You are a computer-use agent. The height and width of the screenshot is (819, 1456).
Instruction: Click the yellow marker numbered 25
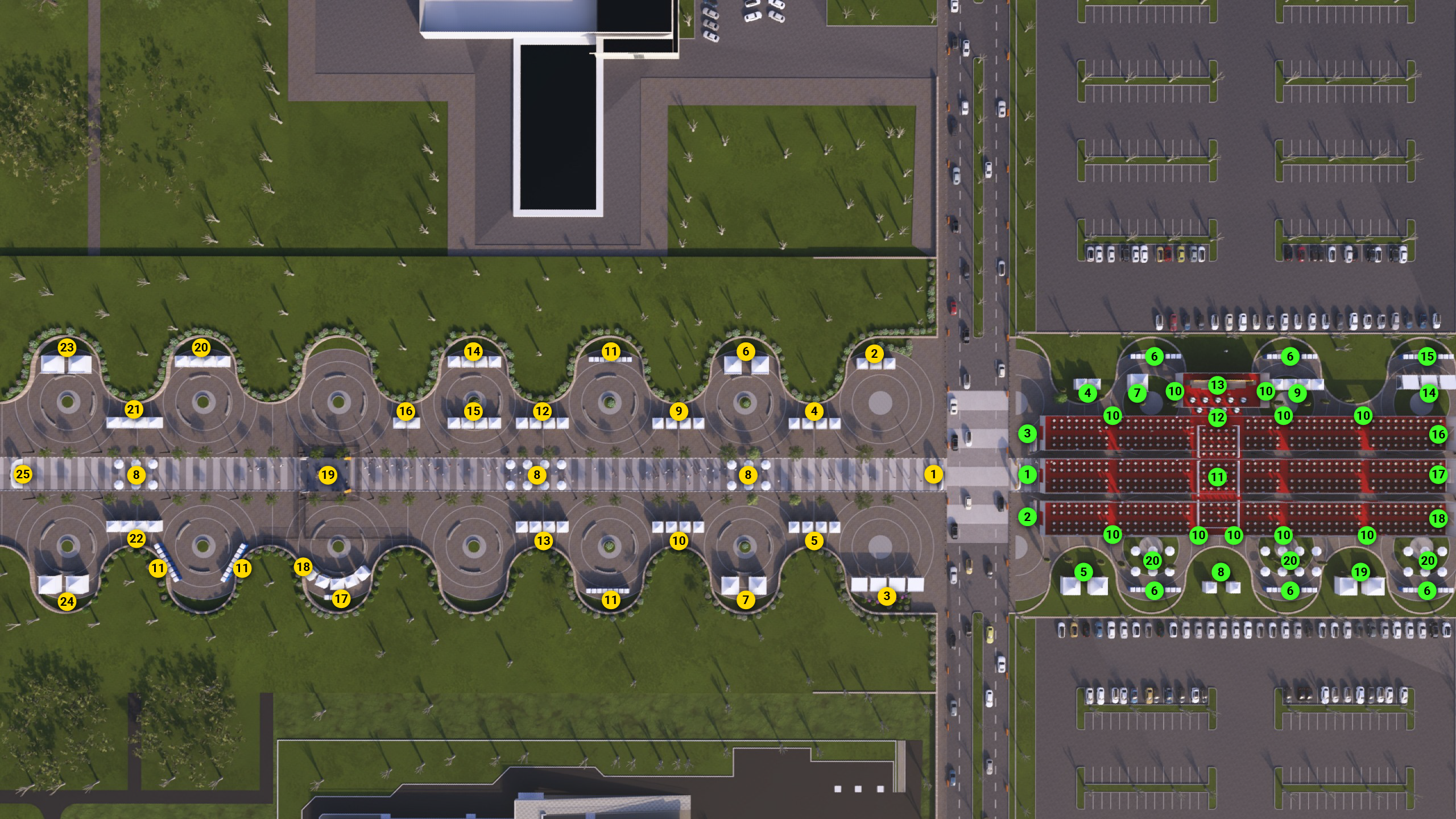[23, 474]
